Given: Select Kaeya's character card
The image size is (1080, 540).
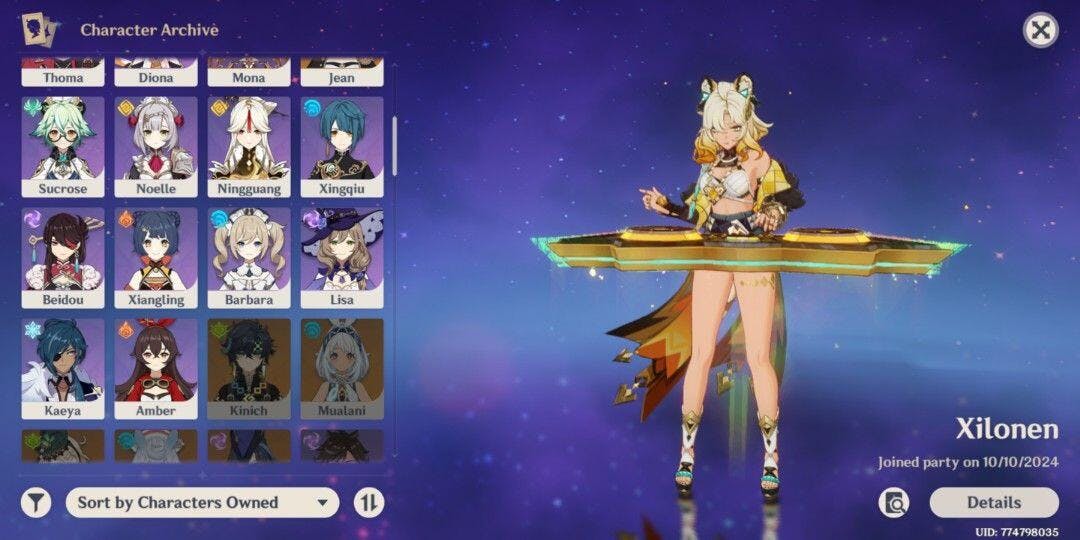Looking at the screenshot, I should [63, 368].
